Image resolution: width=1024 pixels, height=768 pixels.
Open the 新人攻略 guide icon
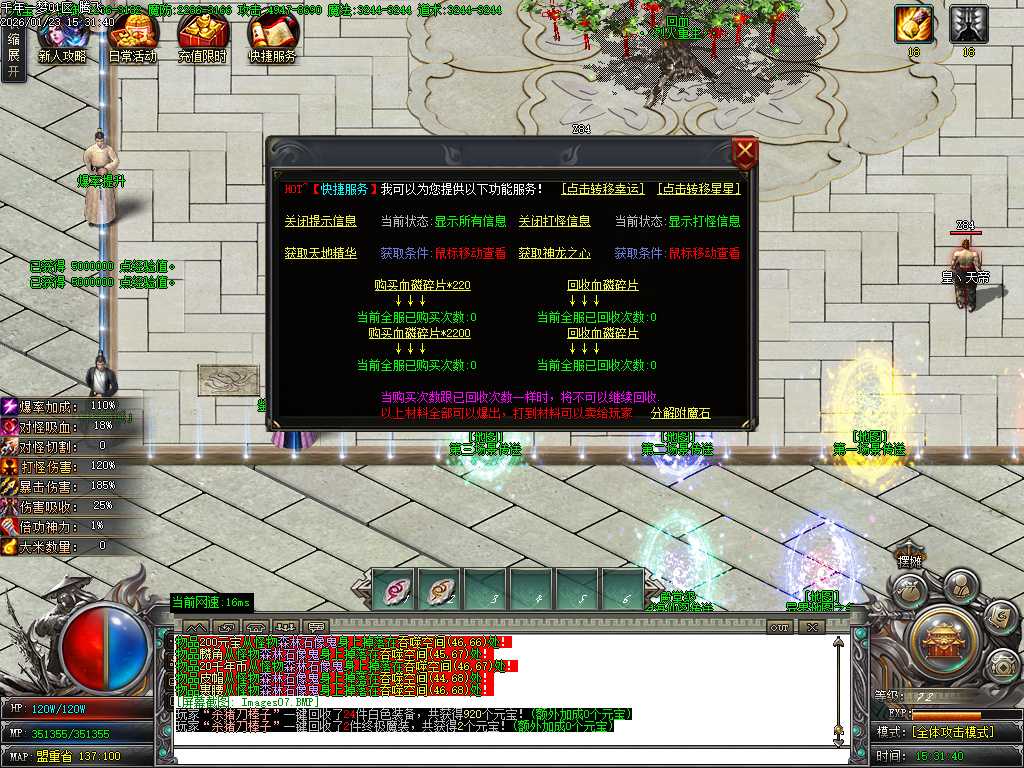pos(62,38)
